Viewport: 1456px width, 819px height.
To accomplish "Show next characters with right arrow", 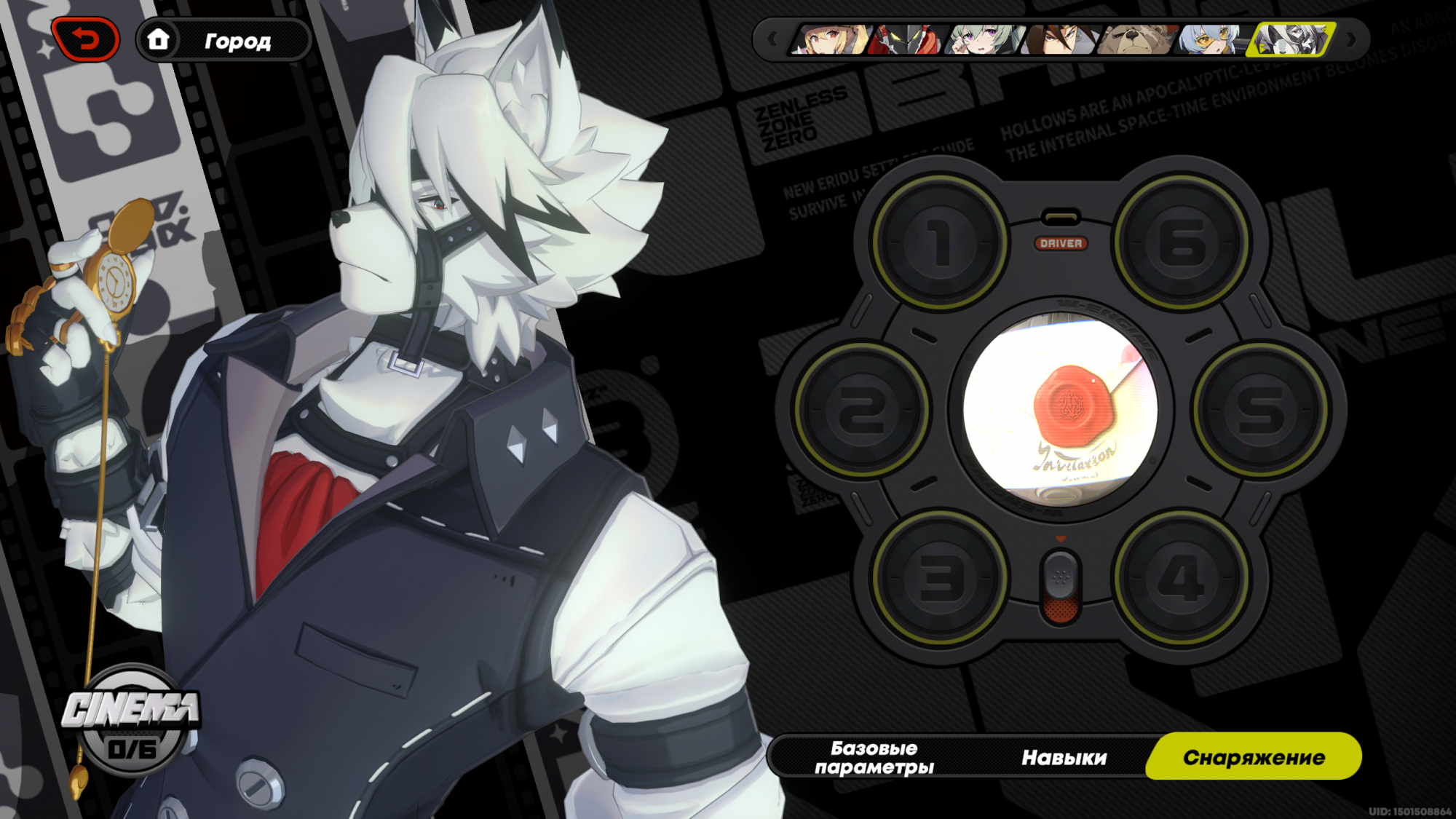I will point(1351,39).
